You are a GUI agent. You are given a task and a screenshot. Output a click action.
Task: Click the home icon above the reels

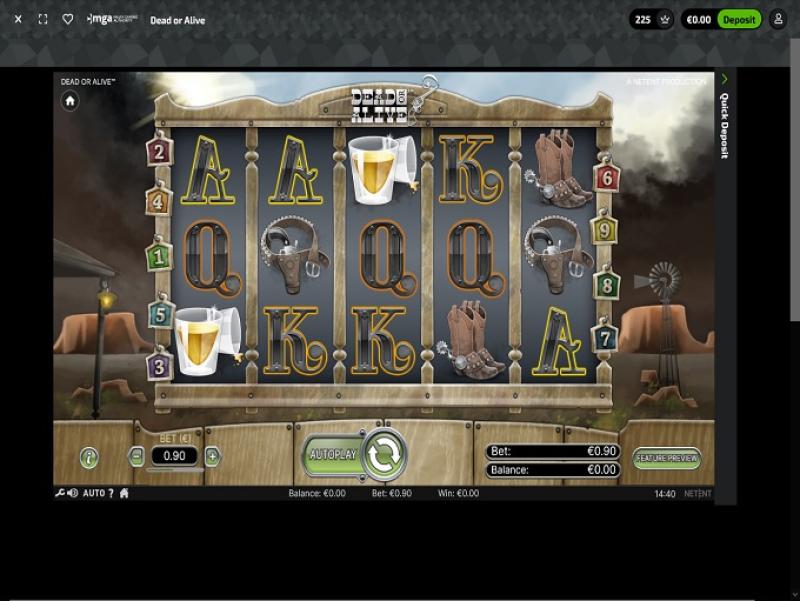tap(70, 101)
